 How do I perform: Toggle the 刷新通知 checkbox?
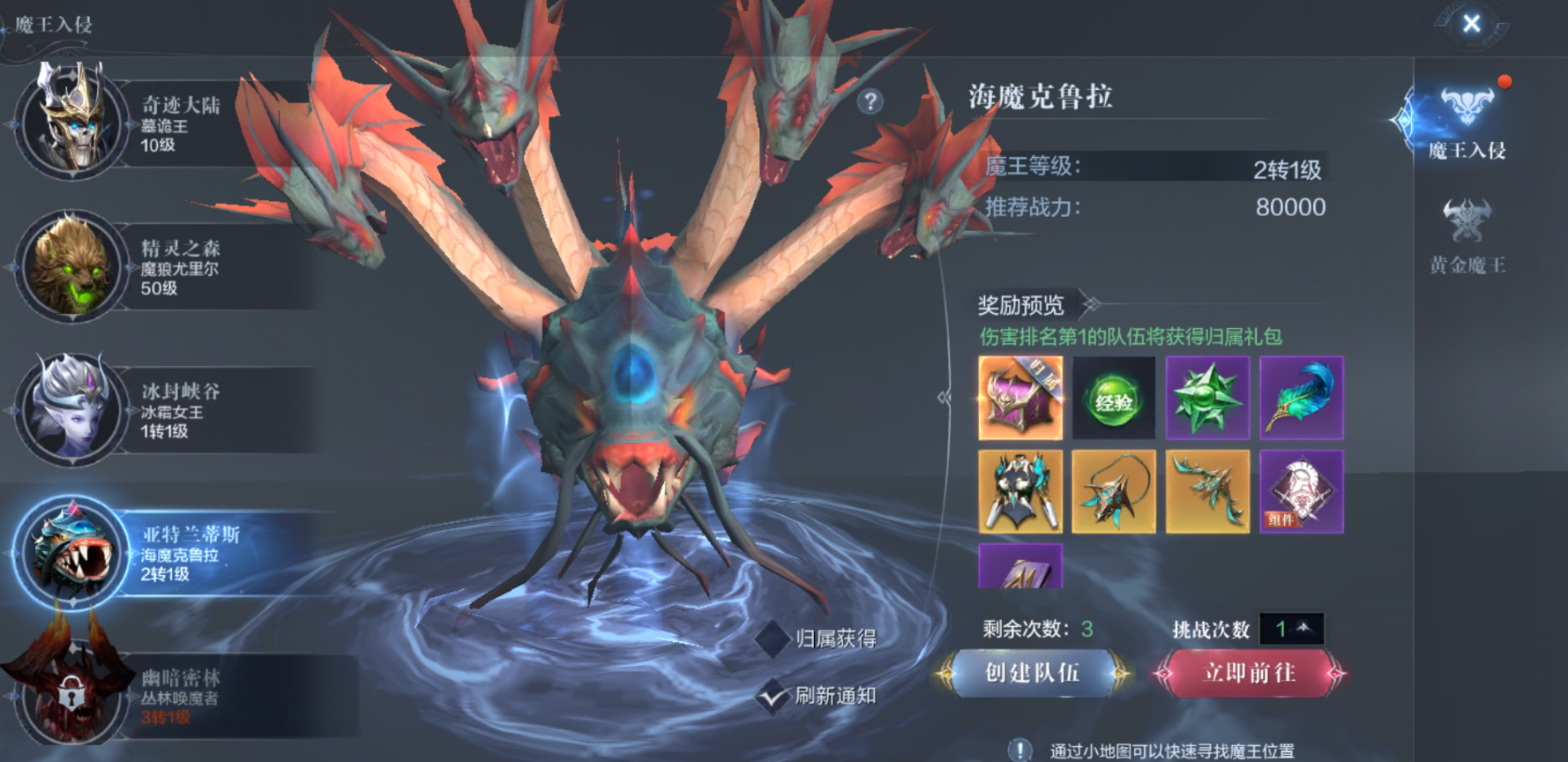coord(773,696)
